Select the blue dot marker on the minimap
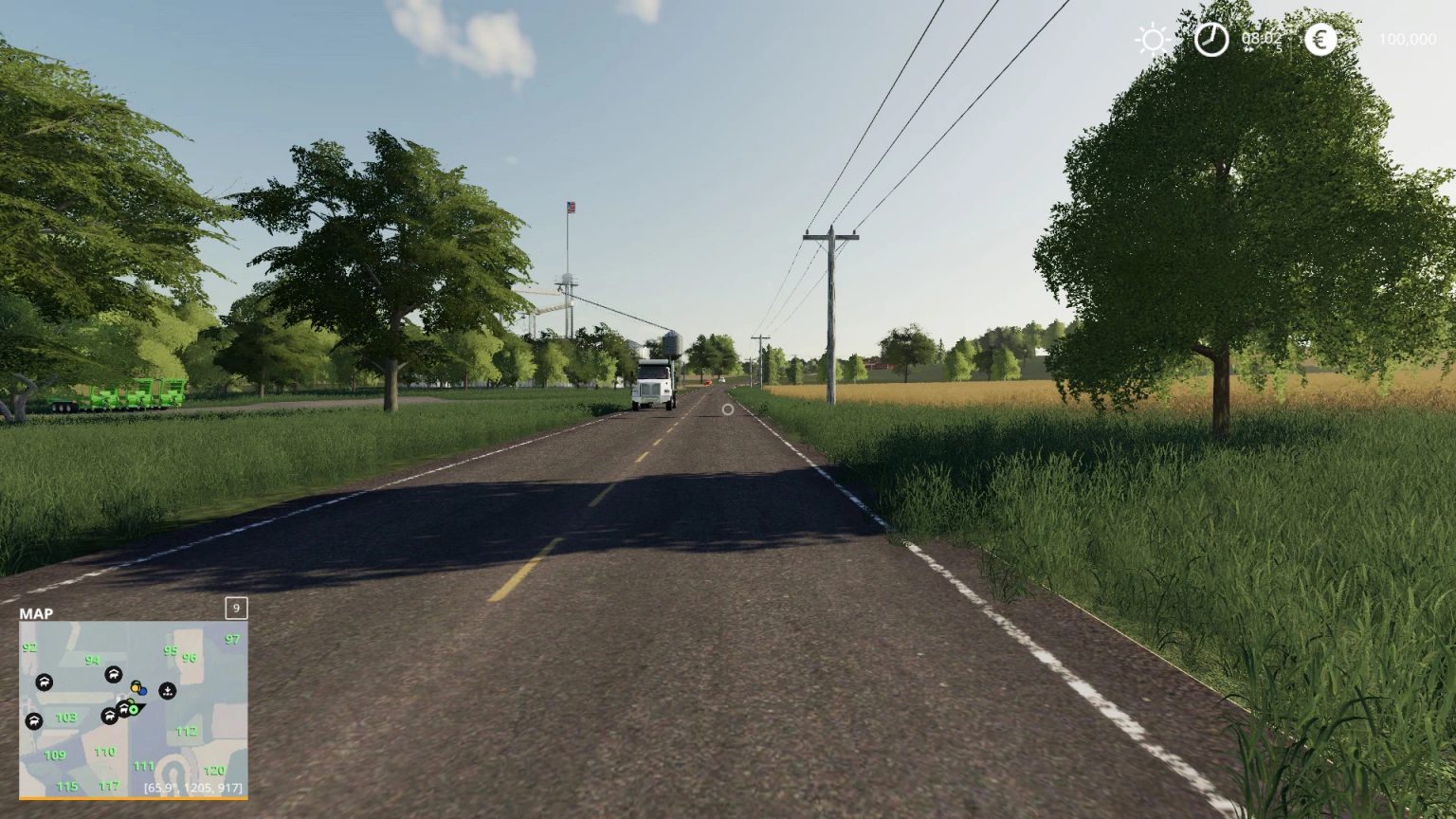The image size is (1456, 819). (x=143, y=692)
